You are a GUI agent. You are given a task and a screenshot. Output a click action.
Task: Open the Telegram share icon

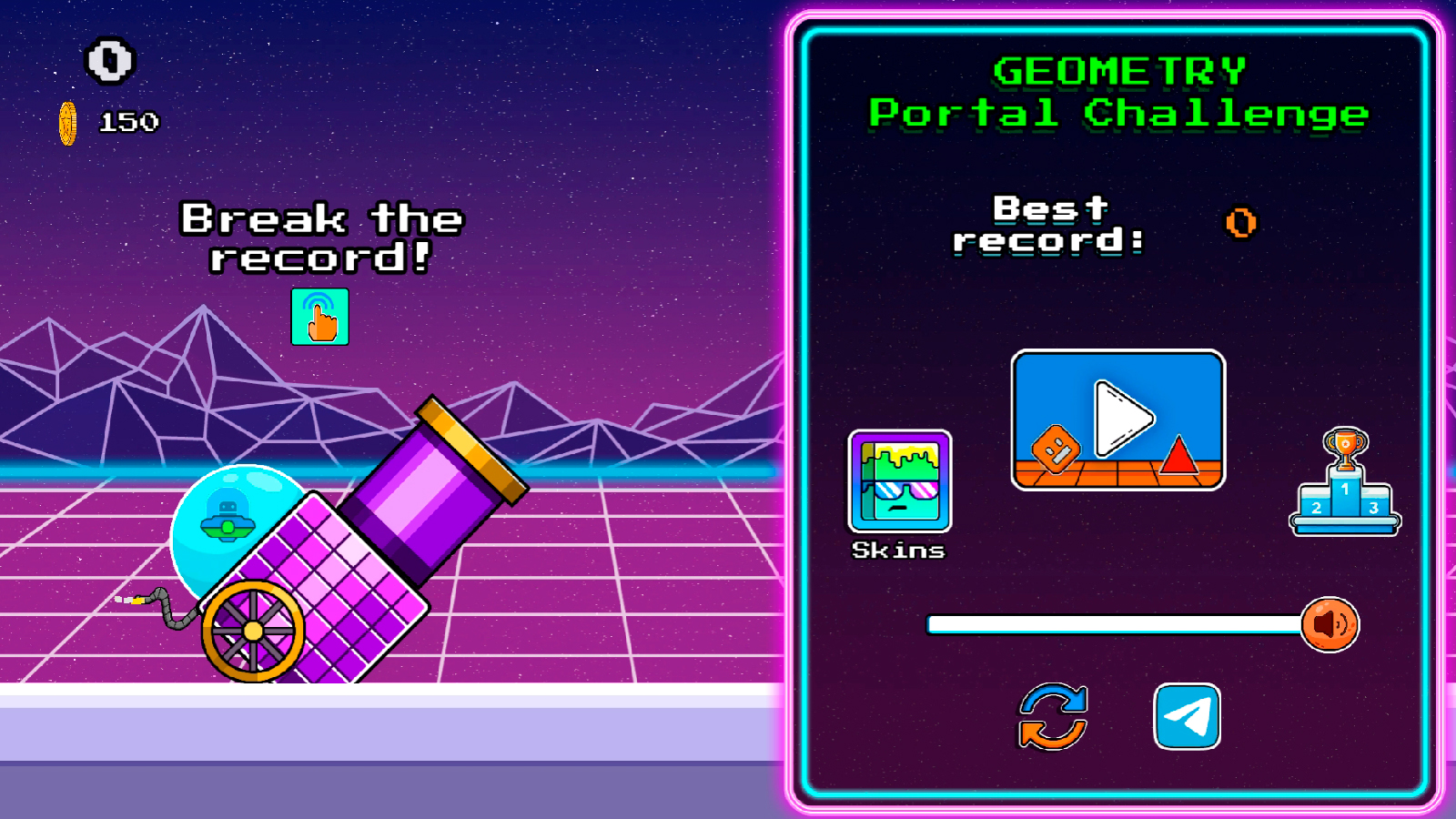tap(1188, 717)
